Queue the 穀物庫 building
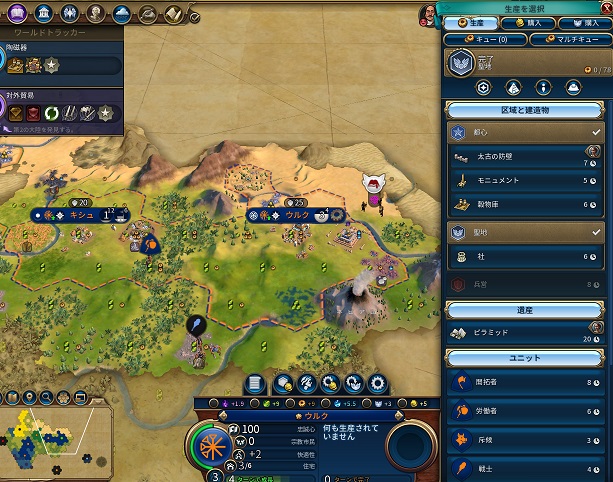The image size is (613, 482). pyautogui.click(x=519, y=205)
